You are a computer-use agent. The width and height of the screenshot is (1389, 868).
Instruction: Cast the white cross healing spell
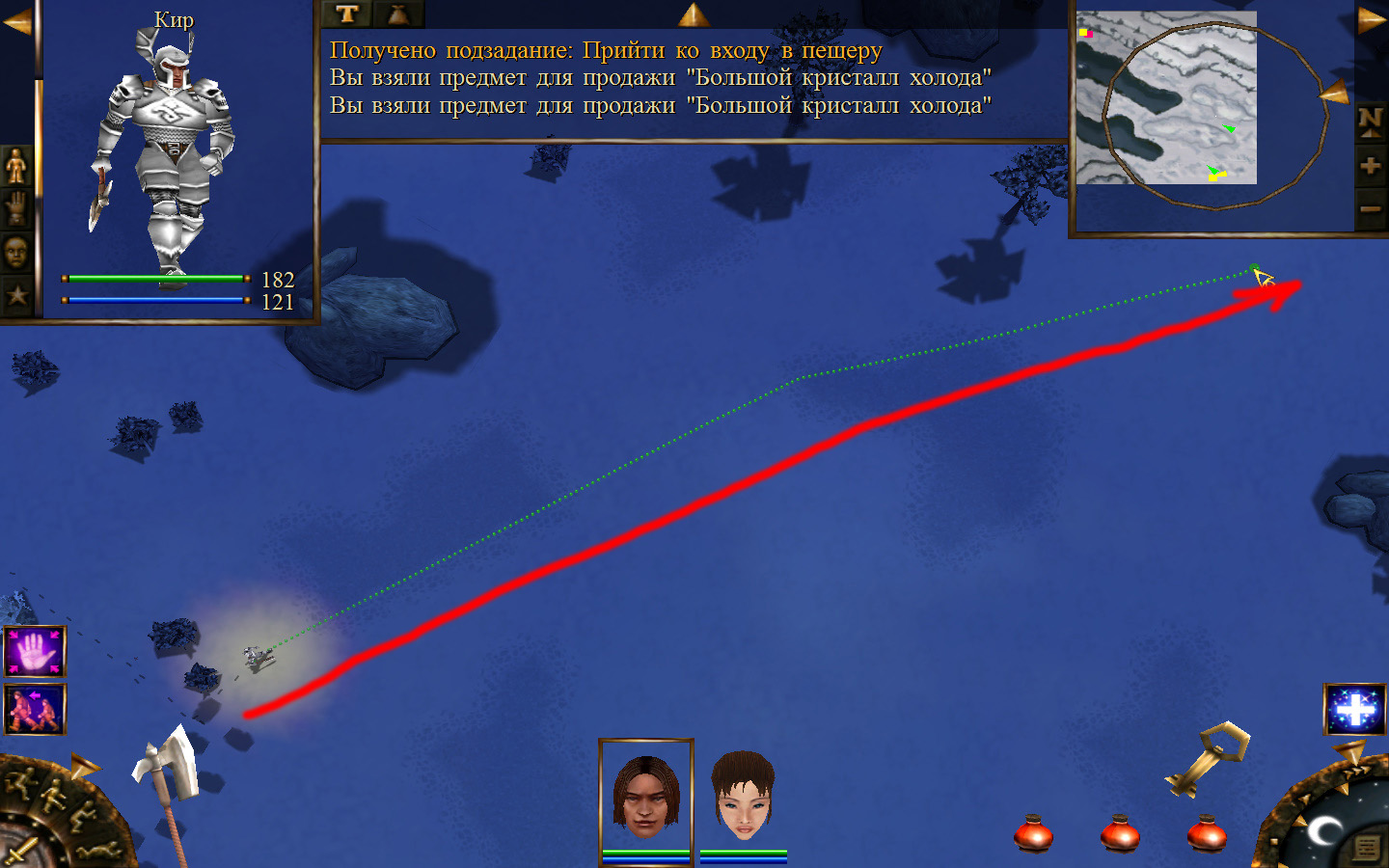coord(1354,709)
